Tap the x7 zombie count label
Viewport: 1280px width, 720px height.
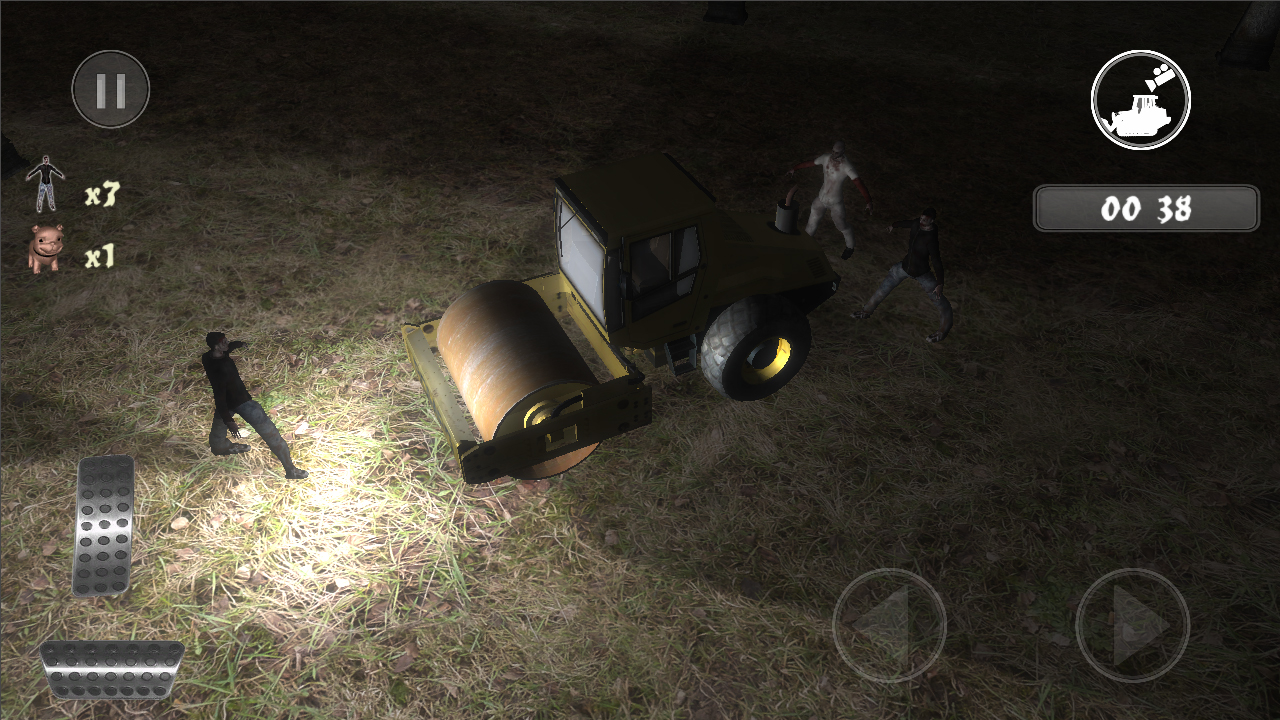(x=103, y=195)
